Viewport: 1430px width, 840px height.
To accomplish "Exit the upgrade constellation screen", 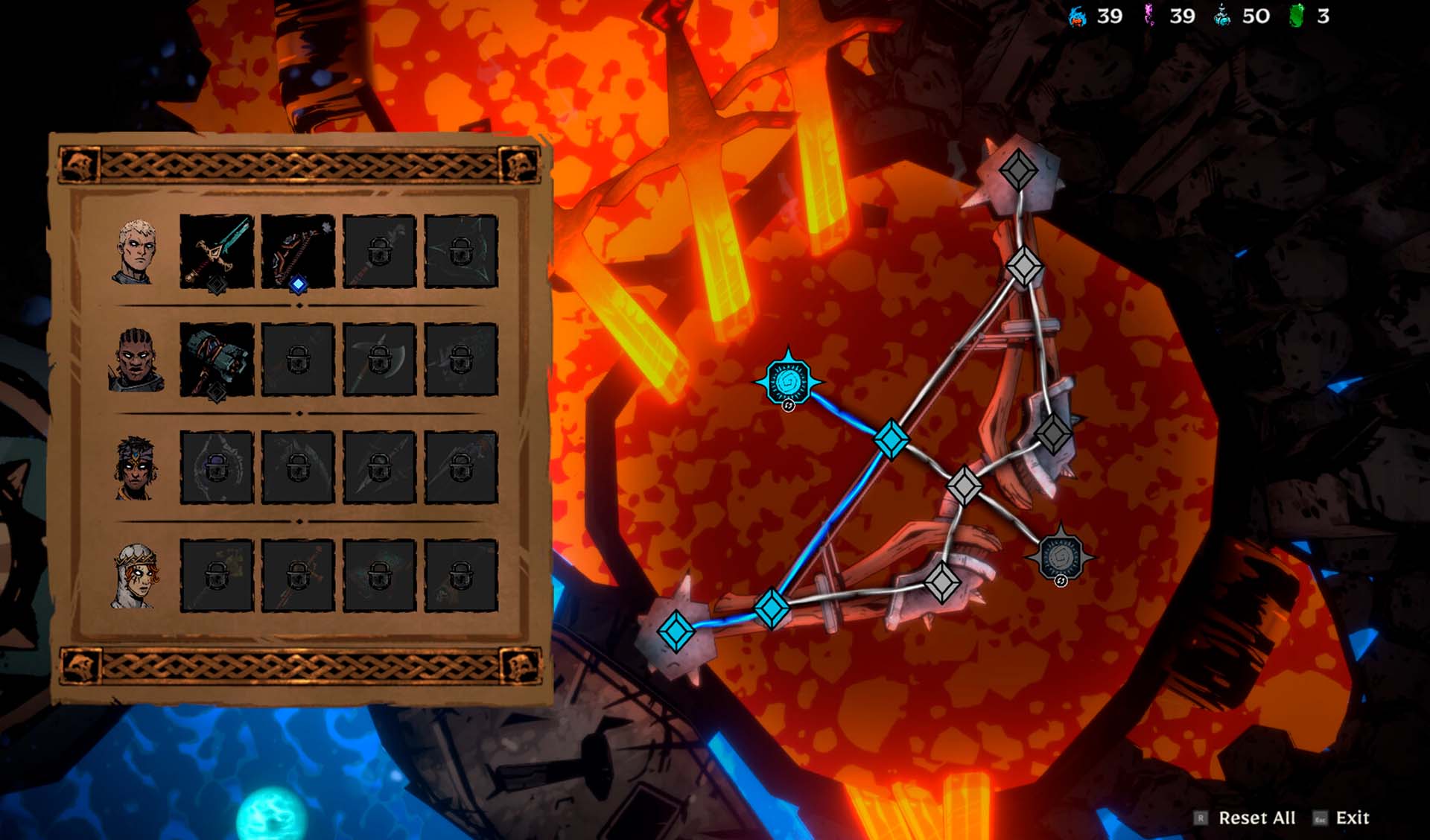I will (x=1351, y=818).
